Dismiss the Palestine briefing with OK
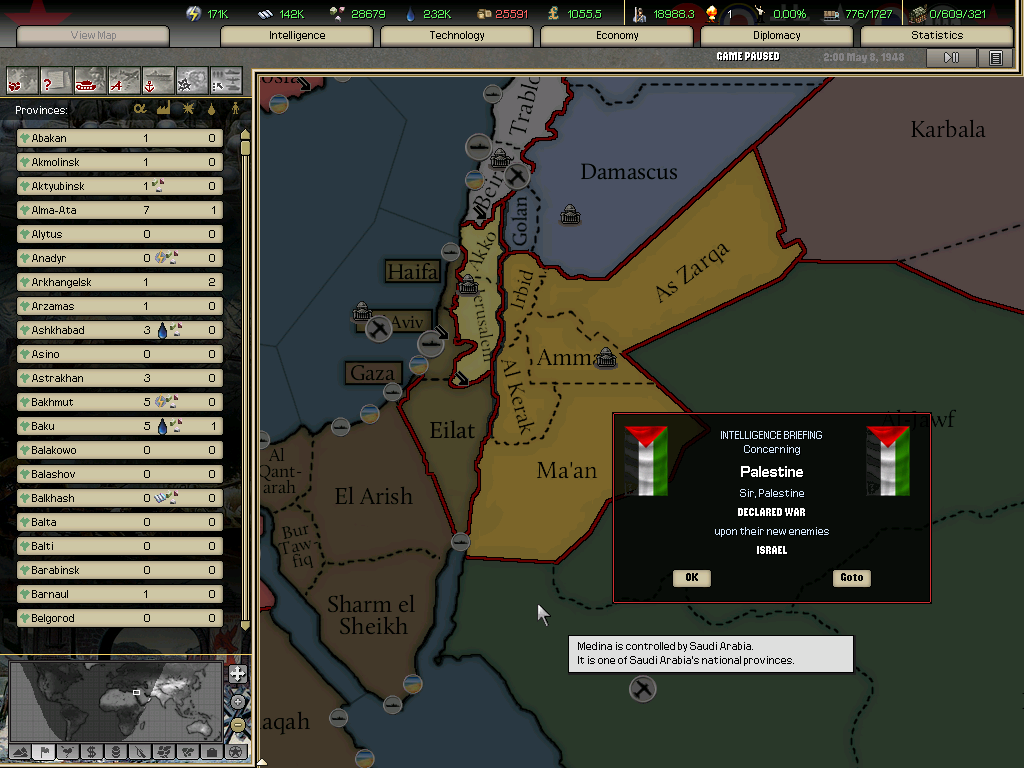 pos(691,578)
